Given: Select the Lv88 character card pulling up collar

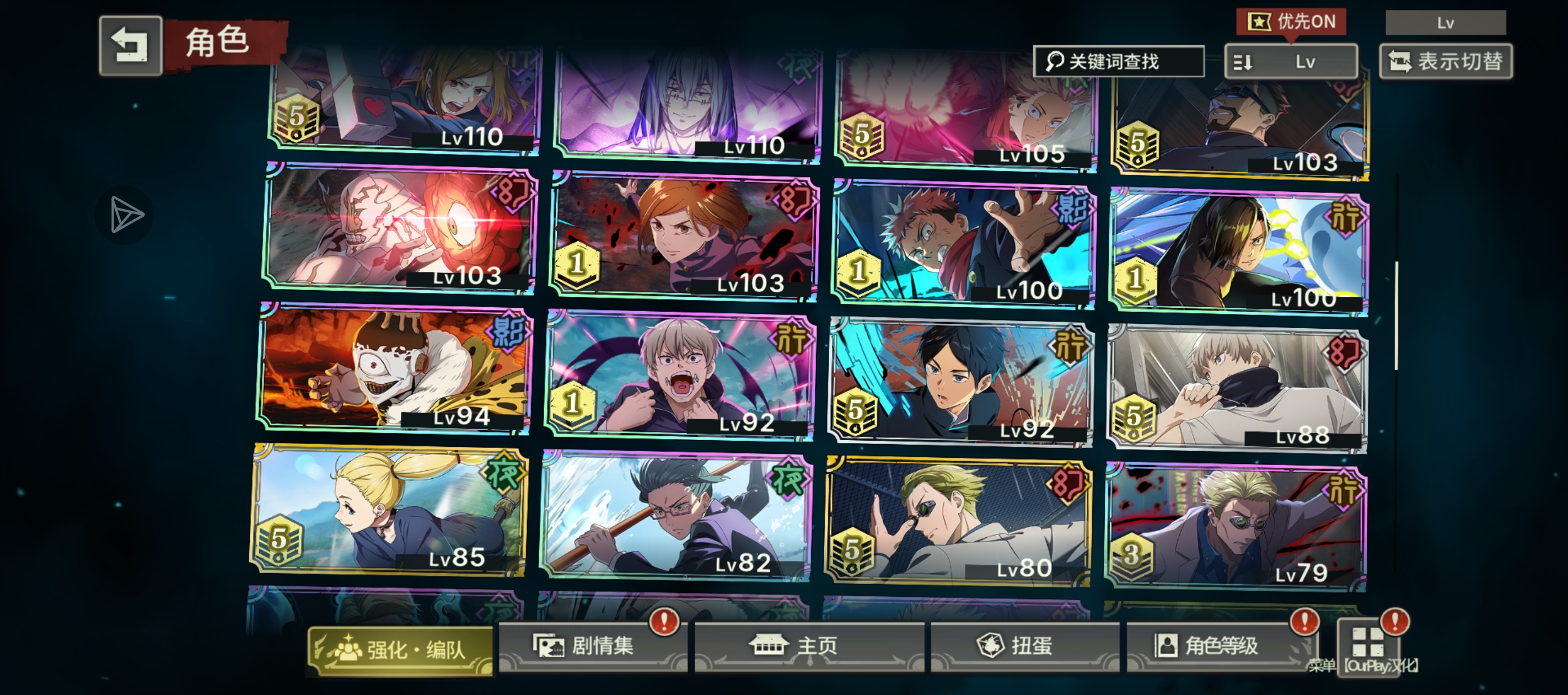Looking at the screenshot, I should (1237, 388).
